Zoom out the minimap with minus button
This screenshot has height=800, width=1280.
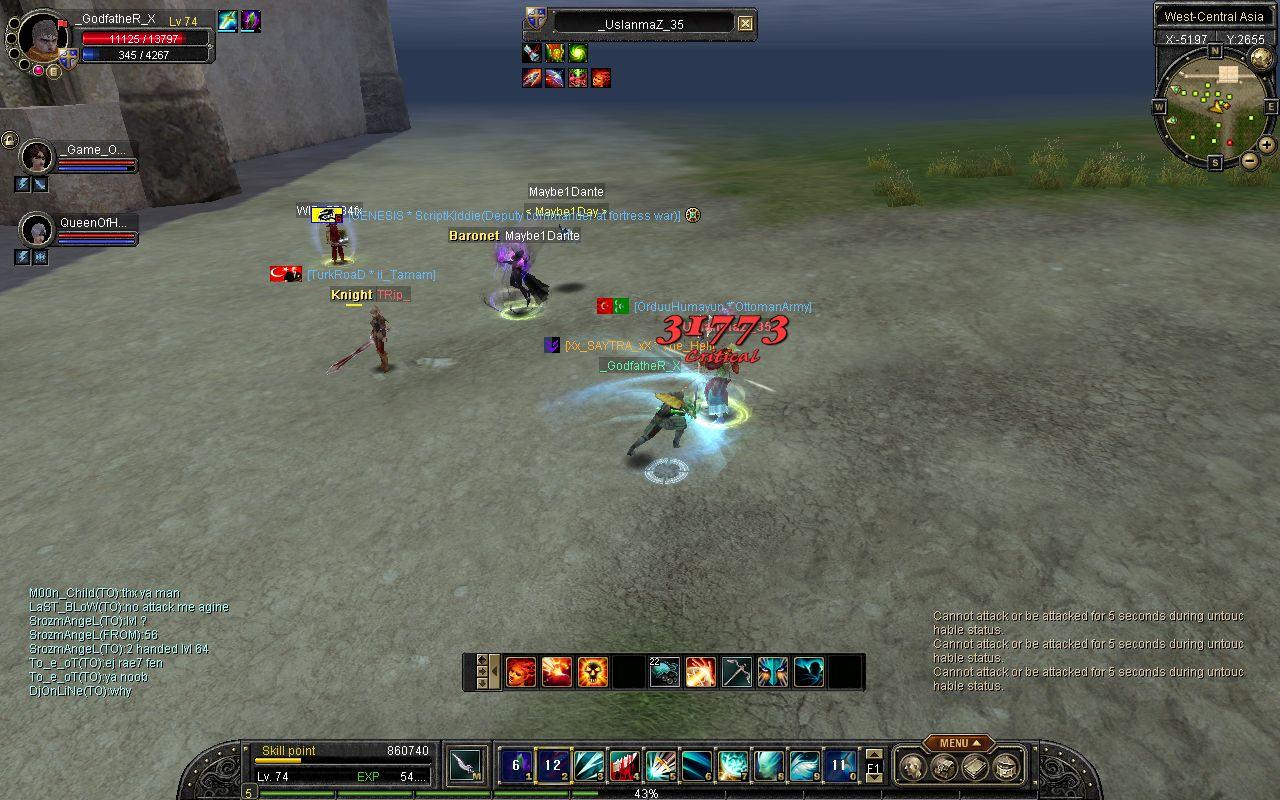[1250, 160]
